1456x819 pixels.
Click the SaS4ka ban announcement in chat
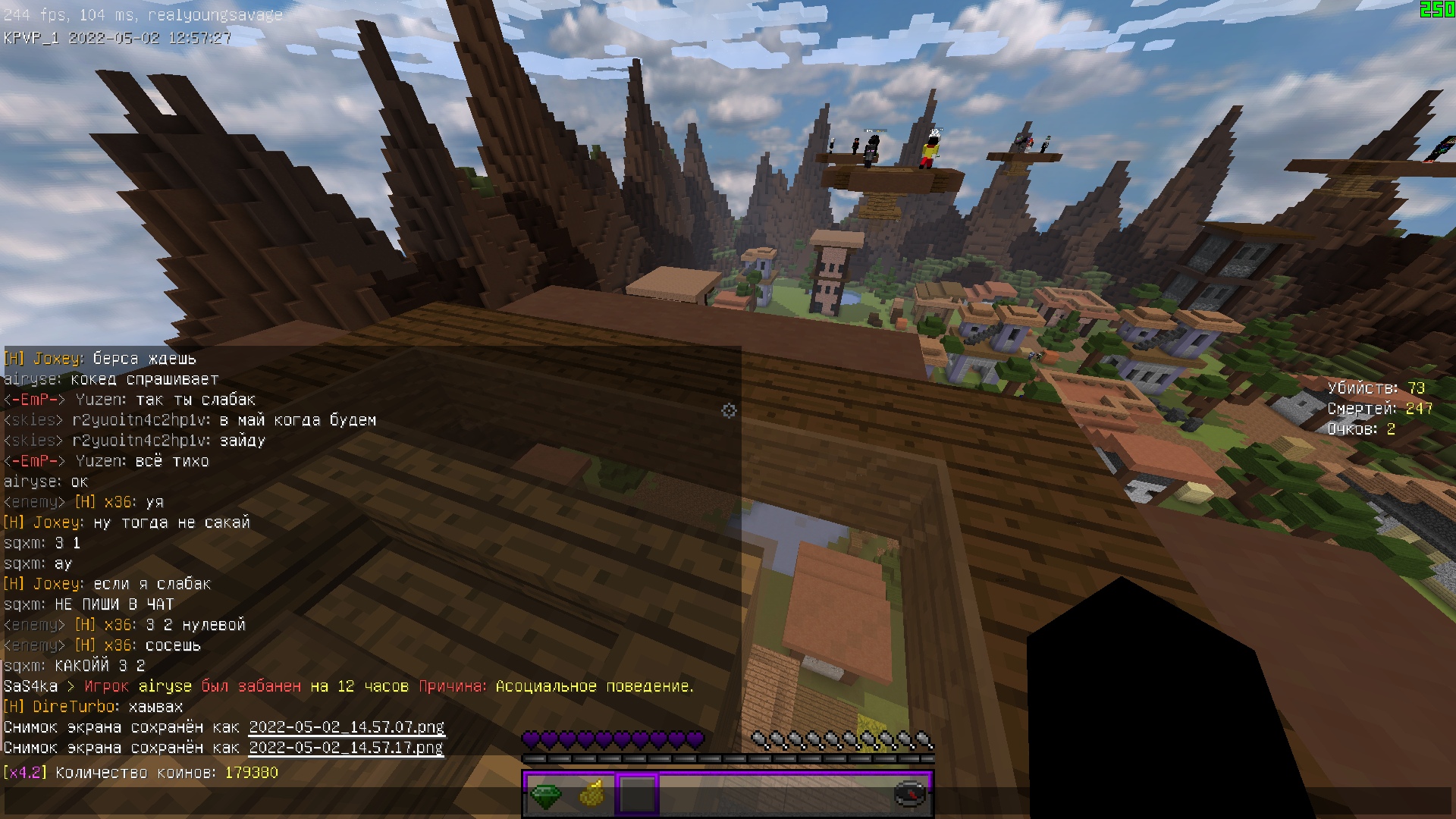click(x=349, y=685)
